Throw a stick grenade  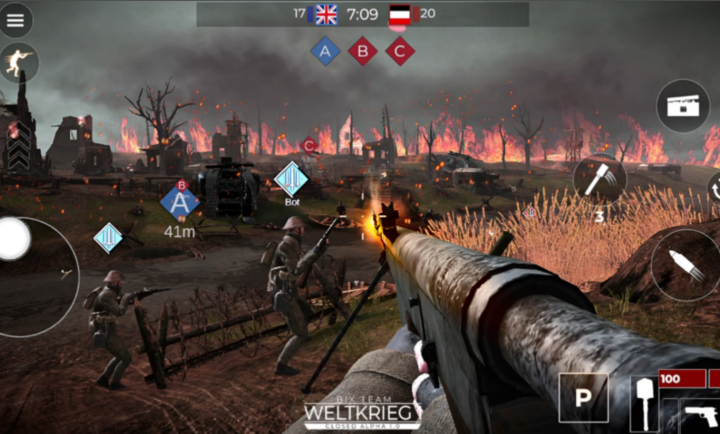click(600, 181)
